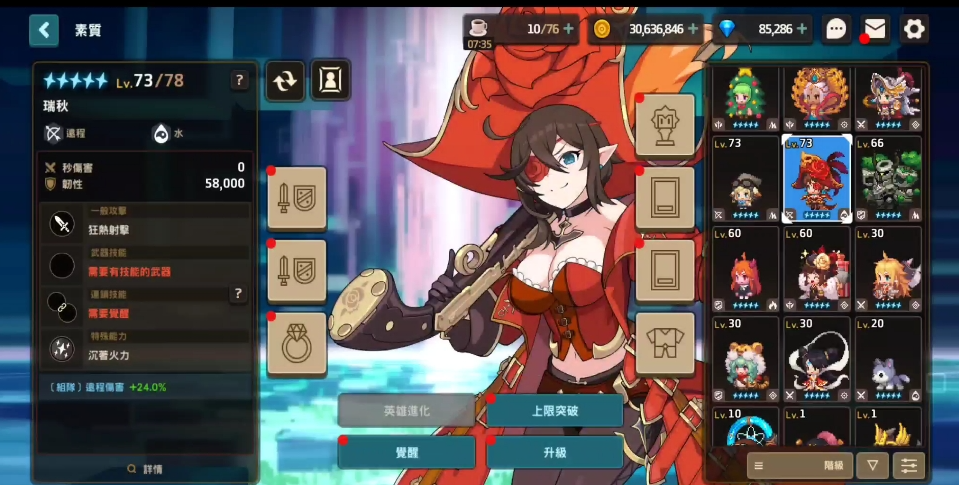Open the 階級 sort dropdown
This screenshot has width=959, height=485.
tap(798, 465)
